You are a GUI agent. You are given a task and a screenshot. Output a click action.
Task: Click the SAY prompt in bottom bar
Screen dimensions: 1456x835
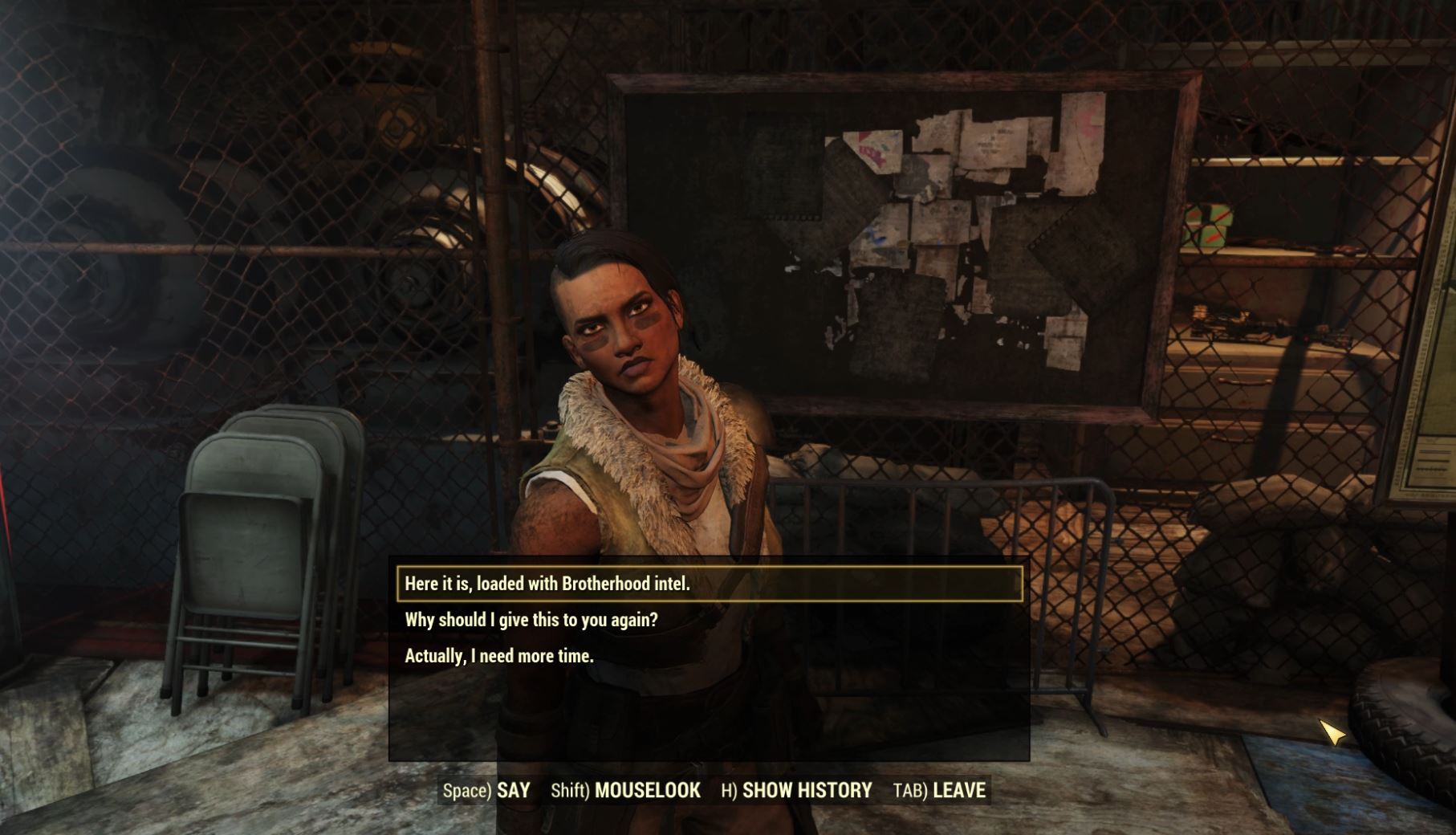pyautogui.click(x=514, y=790)
